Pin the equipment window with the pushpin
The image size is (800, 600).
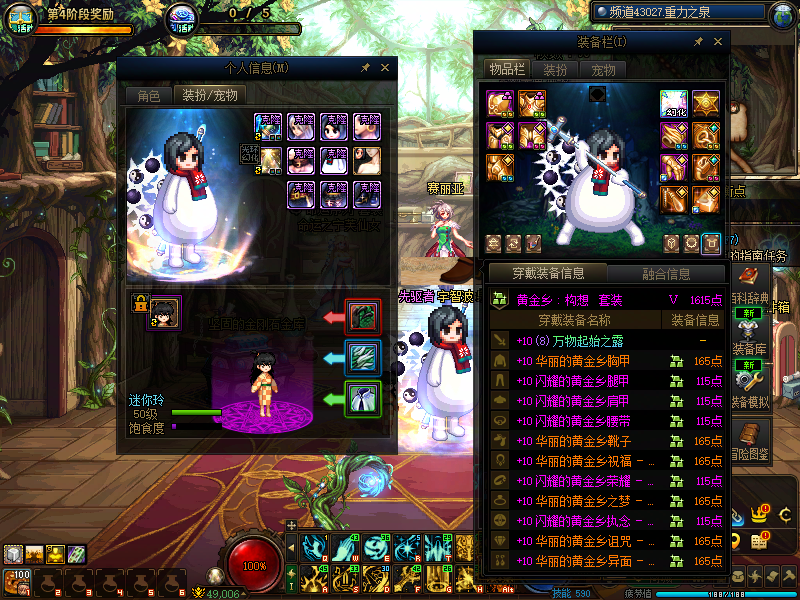coord(698,42)
